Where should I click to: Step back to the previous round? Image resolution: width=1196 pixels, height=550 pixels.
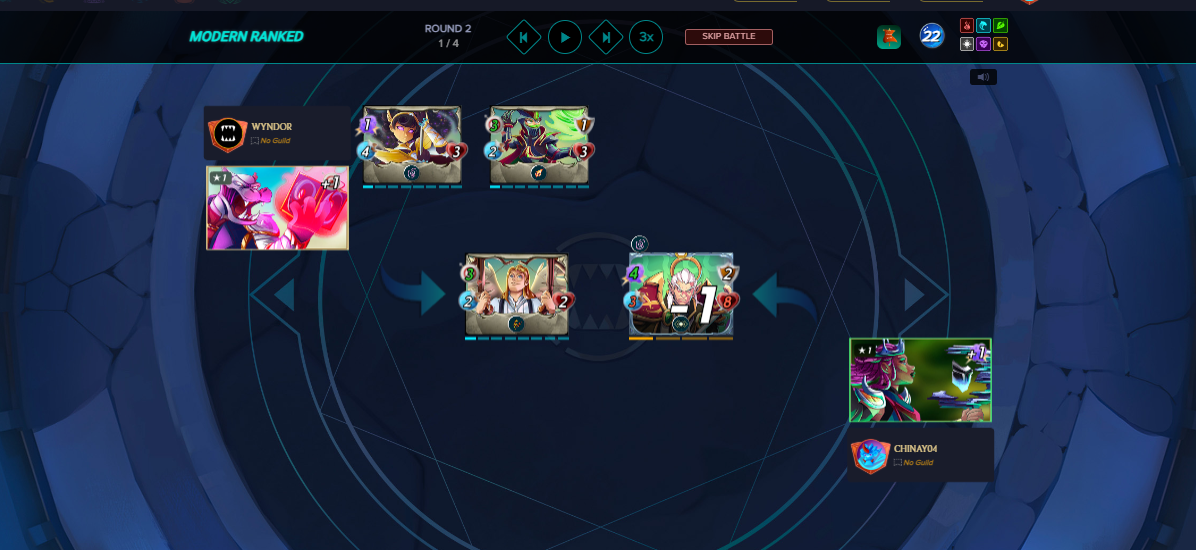coord(523,38)
